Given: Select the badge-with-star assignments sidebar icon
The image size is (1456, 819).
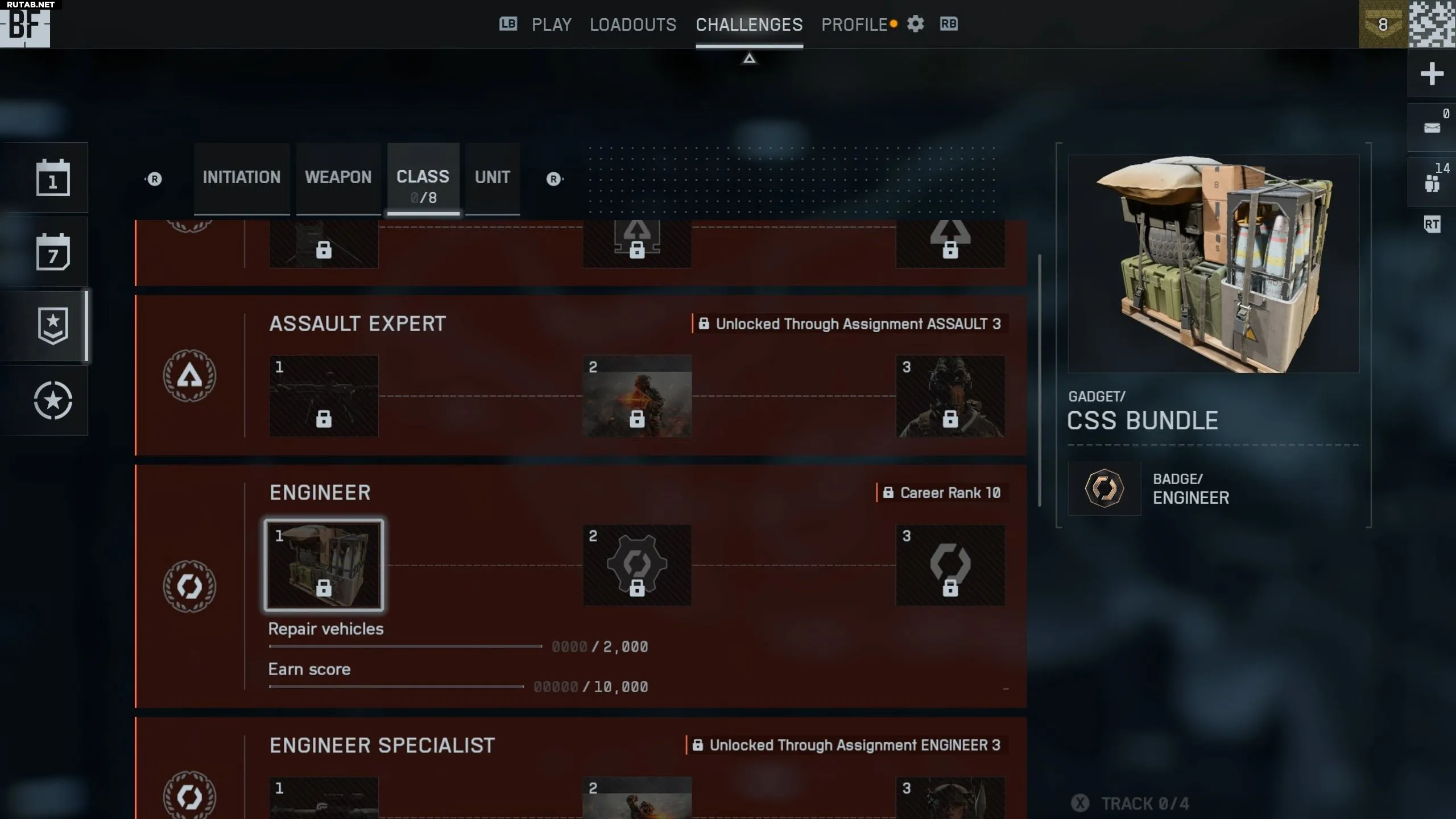Looking at the screenshot, I should coord(53,326).
